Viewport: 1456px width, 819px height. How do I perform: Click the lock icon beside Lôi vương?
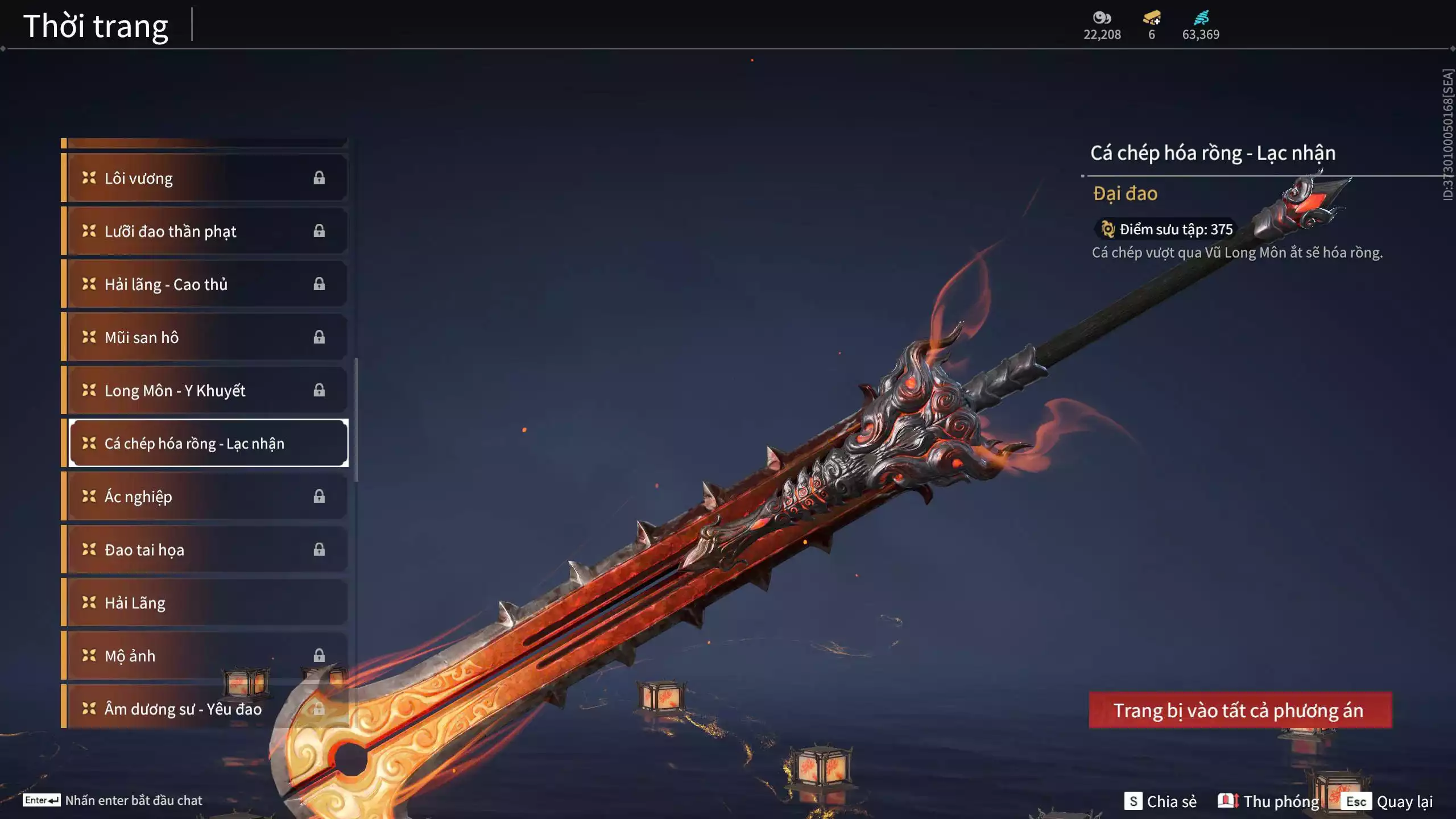click(319, 178)
